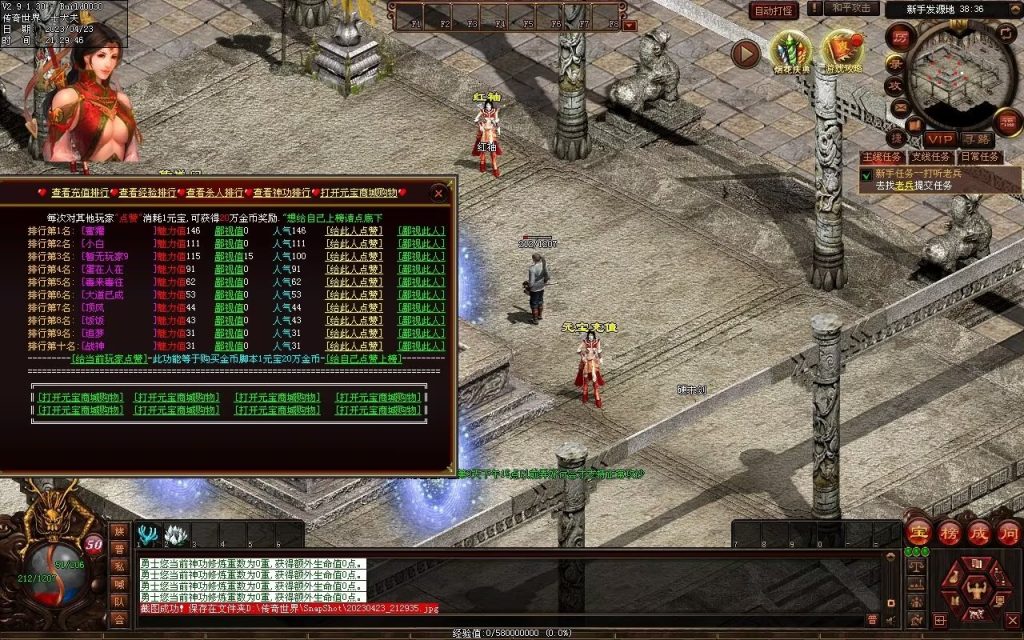Activate the 寻路 pathfinding button
This screenshot has height=640, width=1024.
click(x=977, y=139)
